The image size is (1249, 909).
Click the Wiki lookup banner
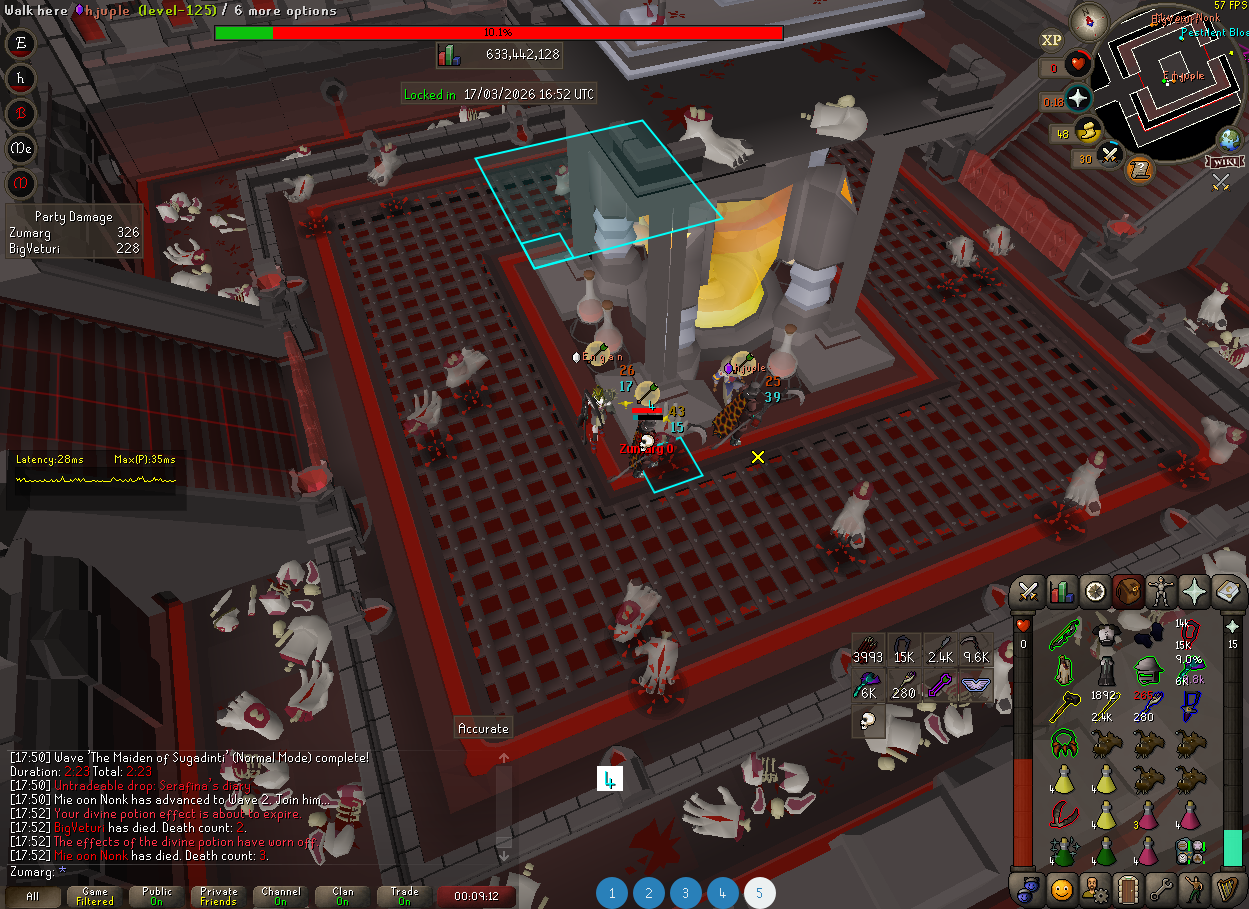(x=1224, y=162)
